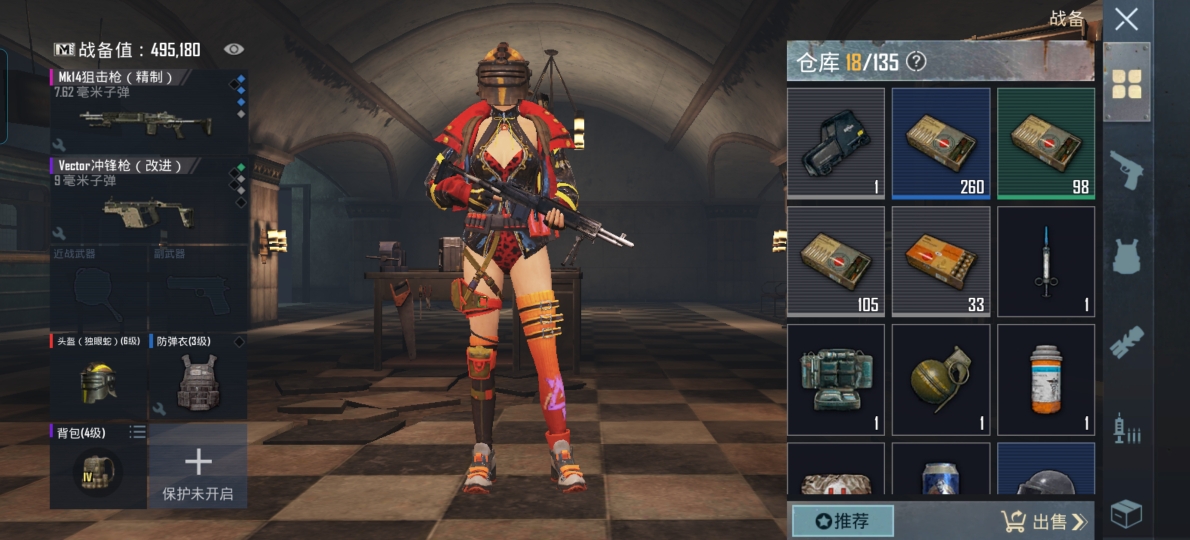
Task: Switch to the armor vest tab
Action: 1127,255
